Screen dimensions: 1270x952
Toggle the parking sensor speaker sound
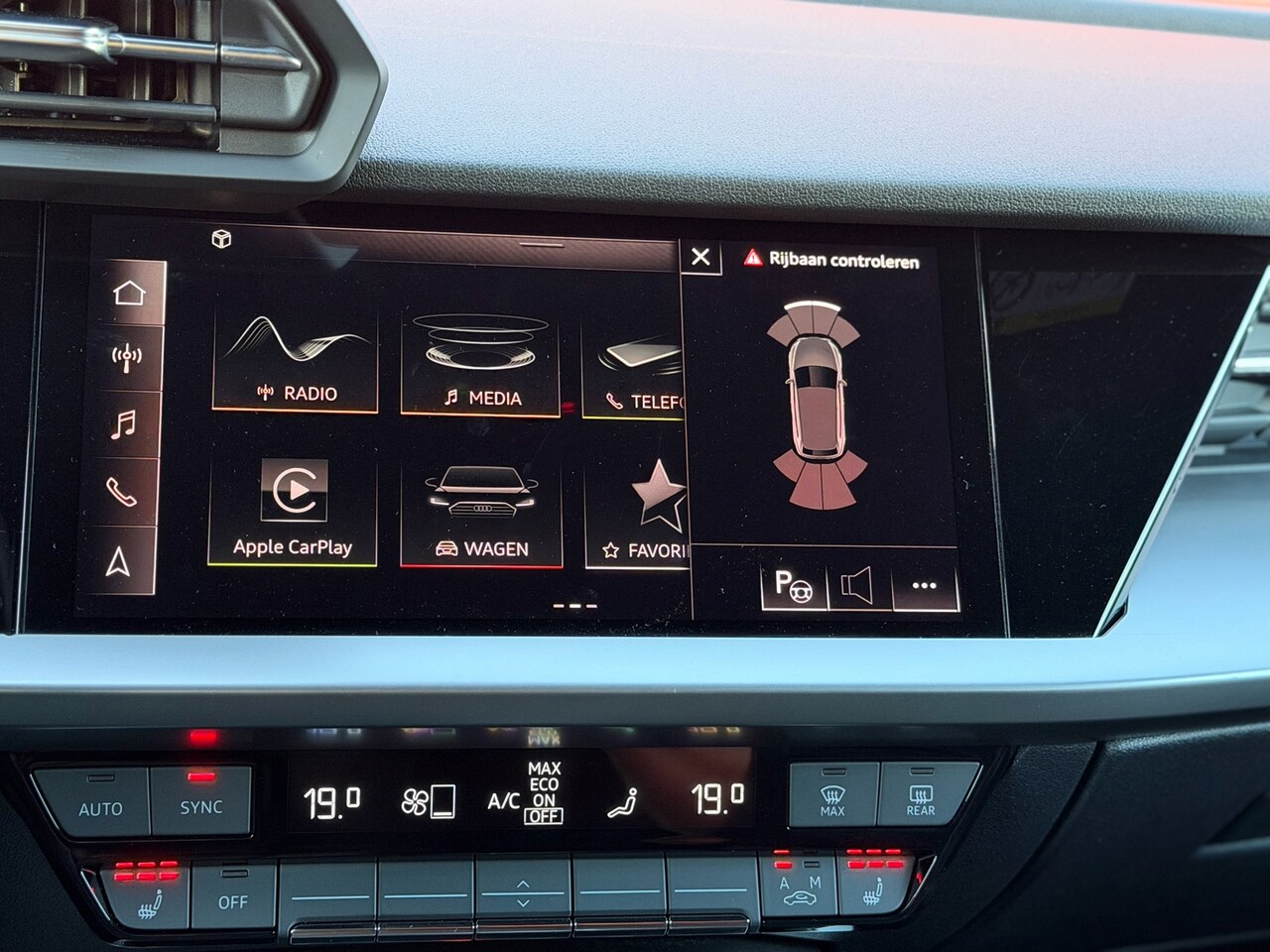coord(857,586)
